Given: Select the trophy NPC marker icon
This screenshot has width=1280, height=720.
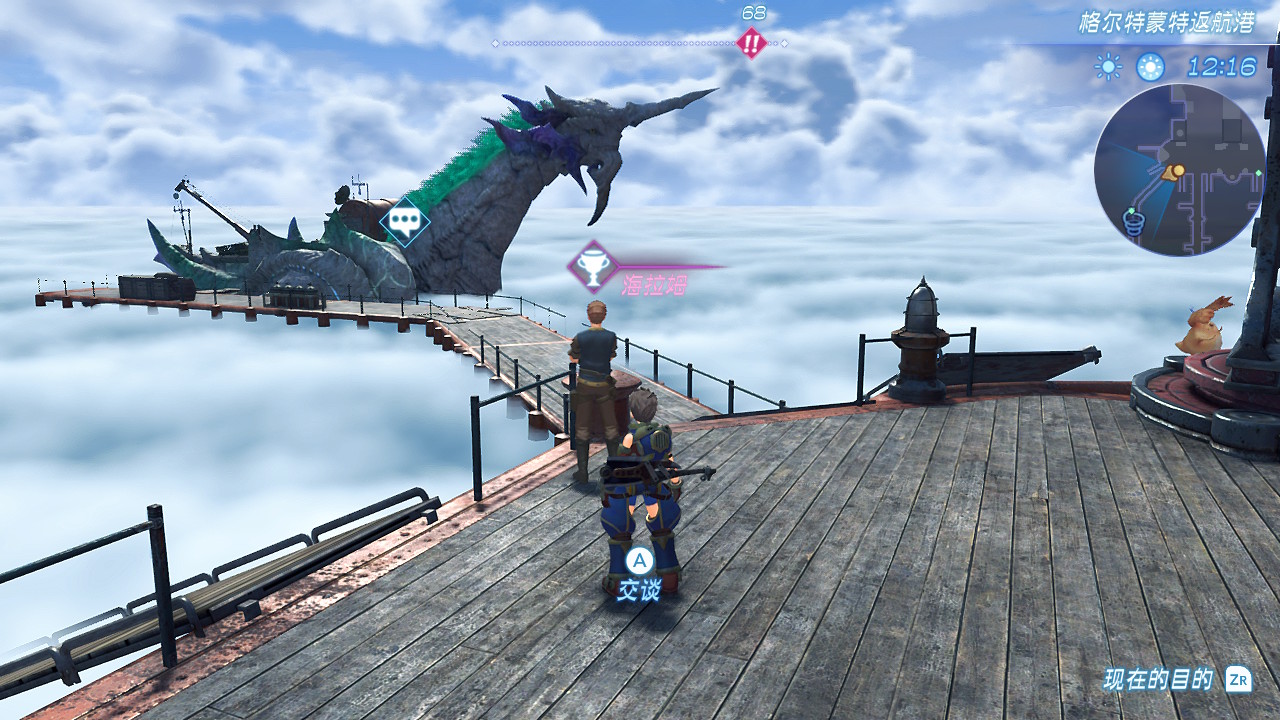Looking at the screenshot, I should (x=592, y=267).
